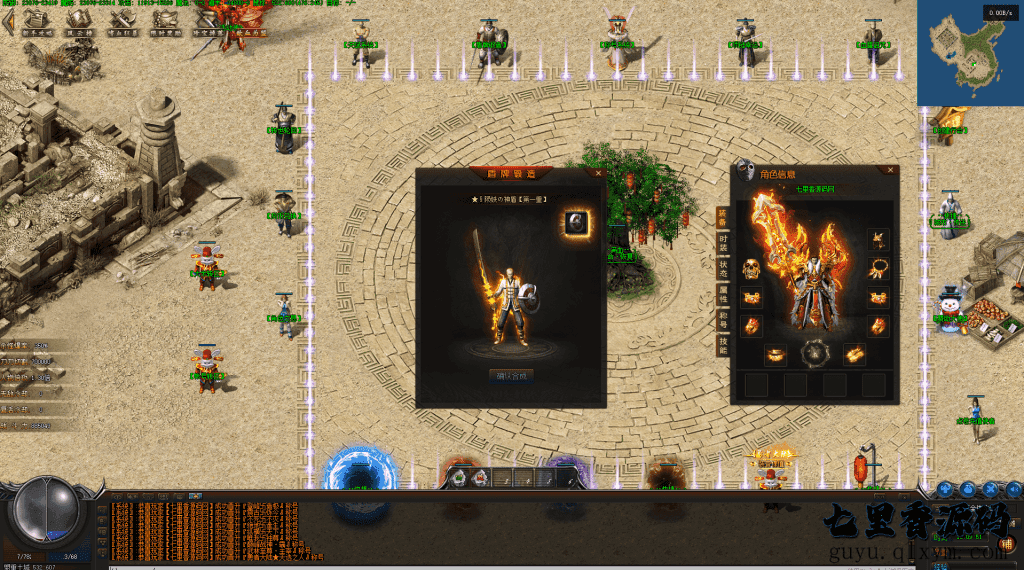Switch to the 装备 equipment tab
Image resolution: width=1024 pixels, height=570 pixels.
[722, 218]
